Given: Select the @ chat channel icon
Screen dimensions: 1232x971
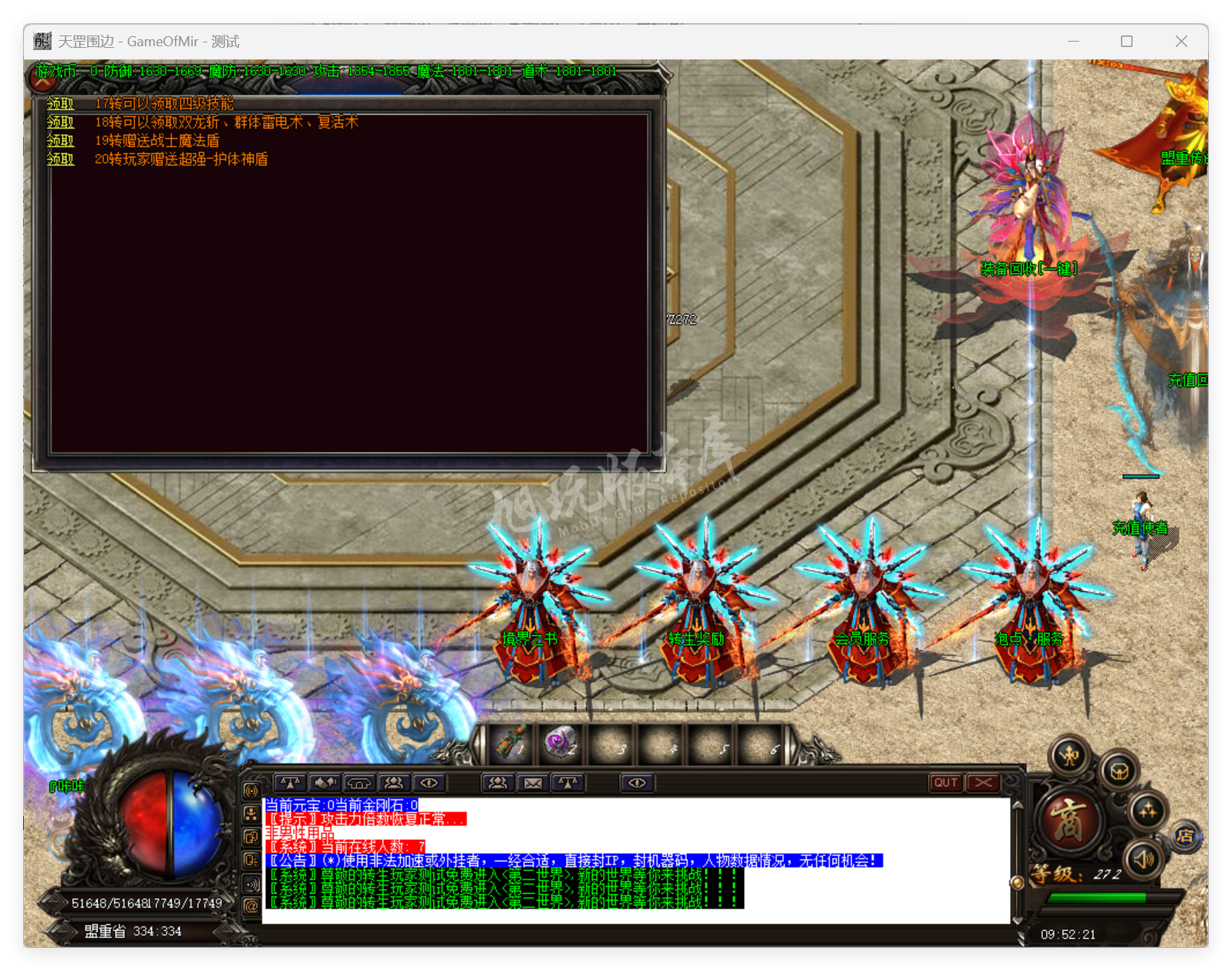Looking at the screenshot, I should click(x=251, y=906).
